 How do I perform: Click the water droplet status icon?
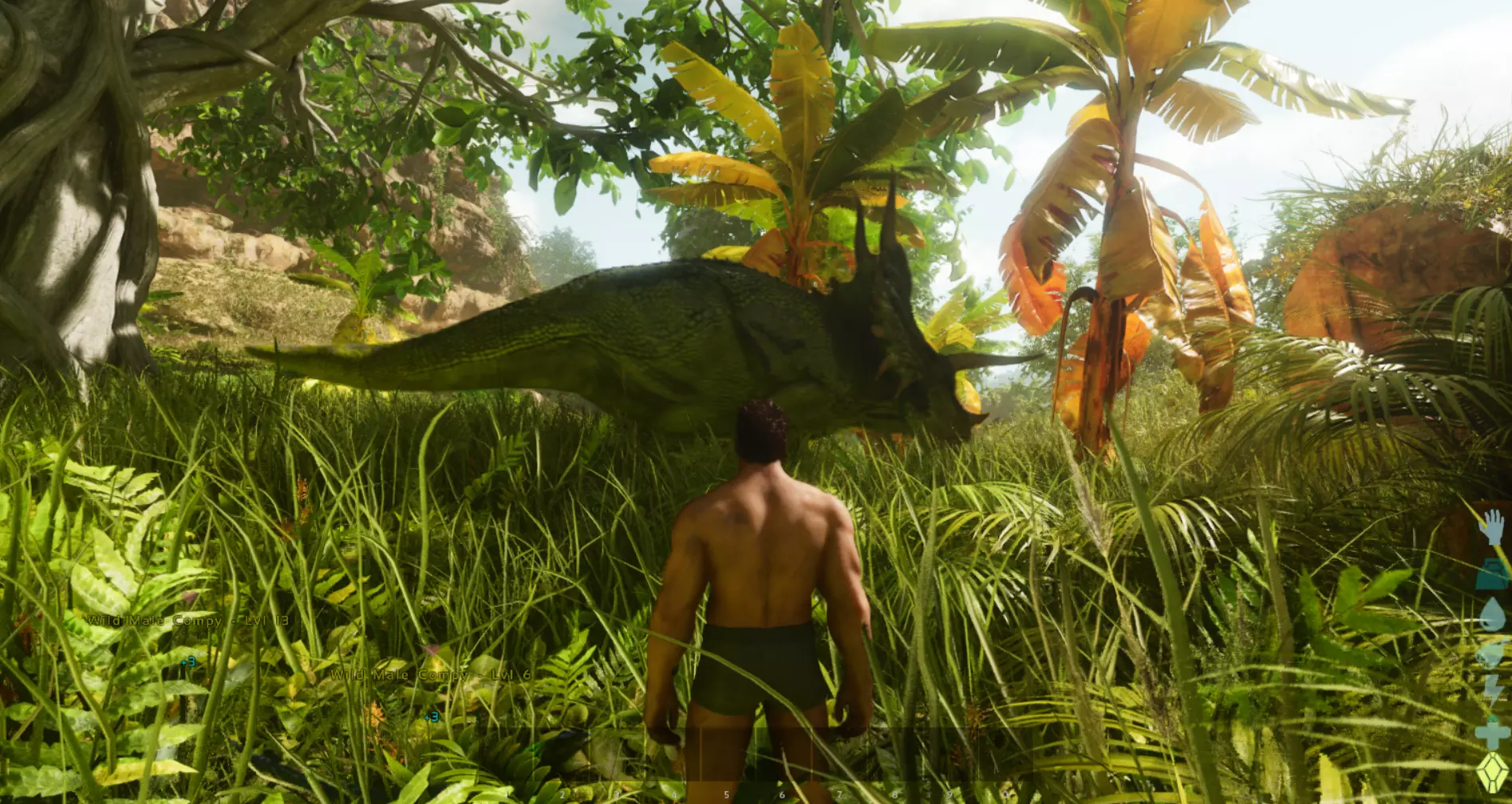pyautogui.click(x=1490, y=613)
